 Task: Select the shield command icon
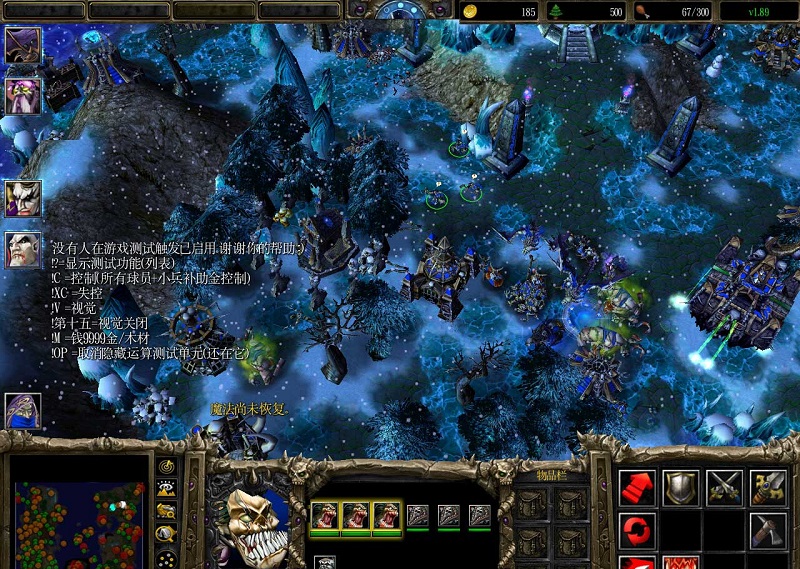click(x=681, y=487)
